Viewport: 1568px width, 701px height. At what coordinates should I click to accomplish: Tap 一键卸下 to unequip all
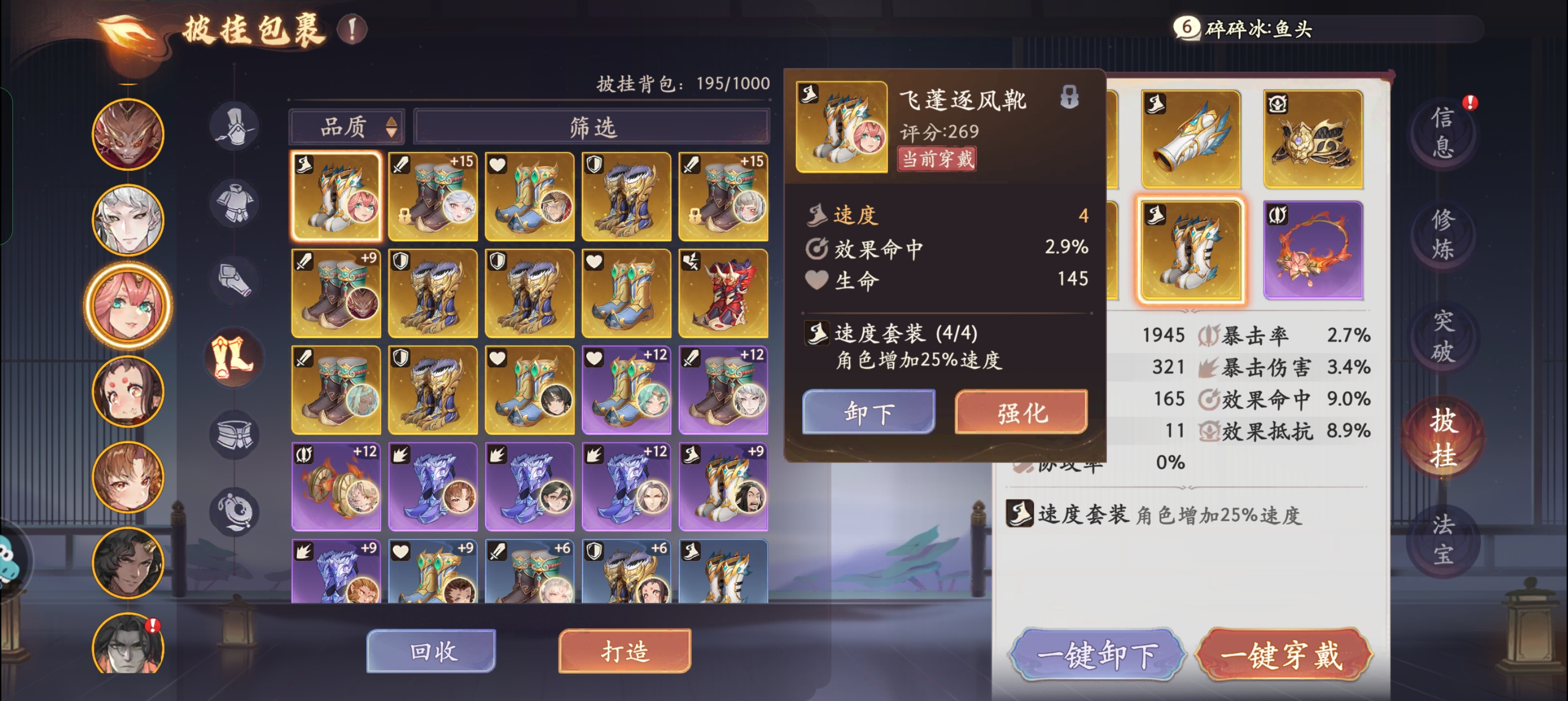click(1097, 655)
